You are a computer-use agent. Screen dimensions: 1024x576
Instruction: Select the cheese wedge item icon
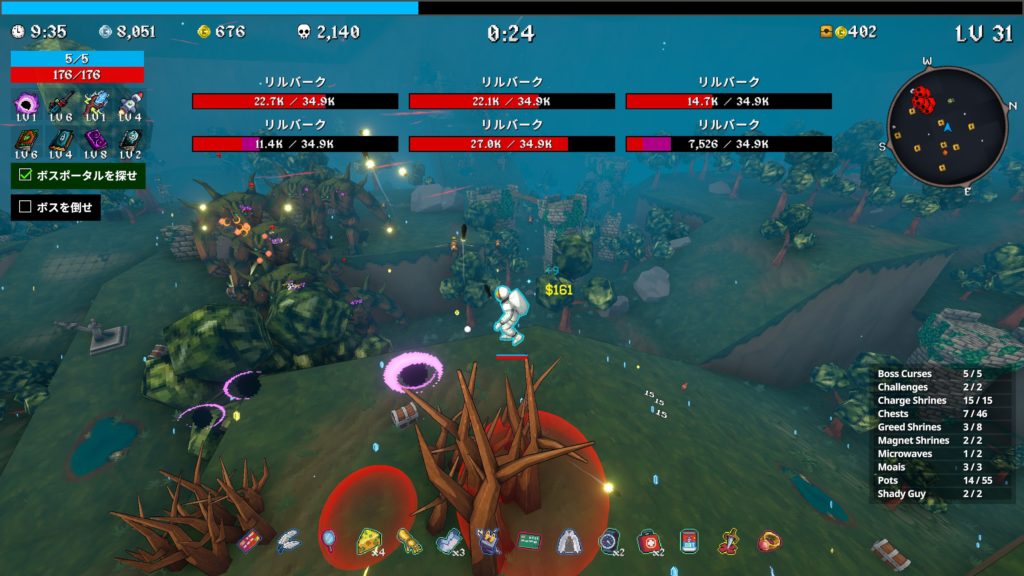(x=367, y=541)
